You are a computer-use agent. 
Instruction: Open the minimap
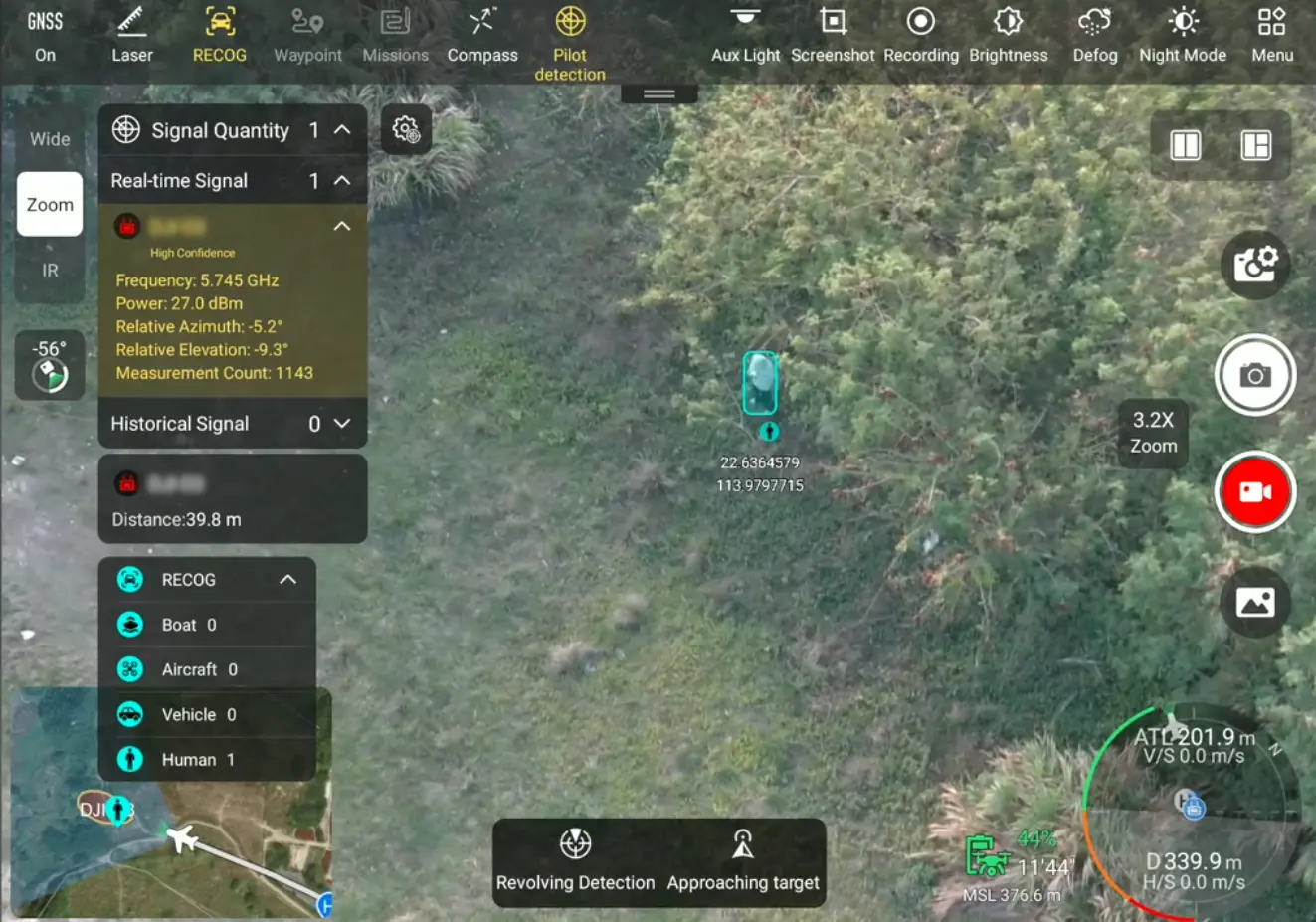pyautogui.click(x=169, y=855)
